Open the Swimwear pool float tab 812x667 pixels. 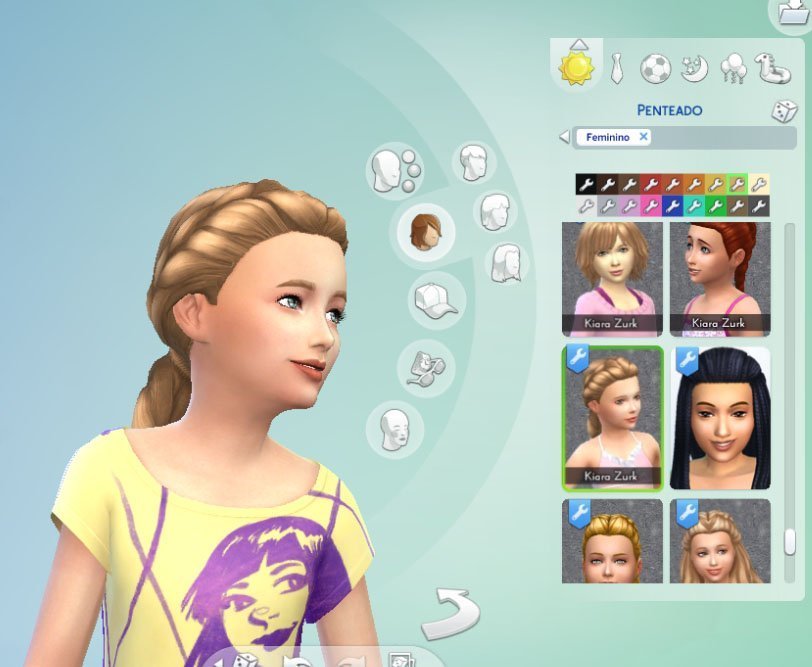[x=772, y=67]
